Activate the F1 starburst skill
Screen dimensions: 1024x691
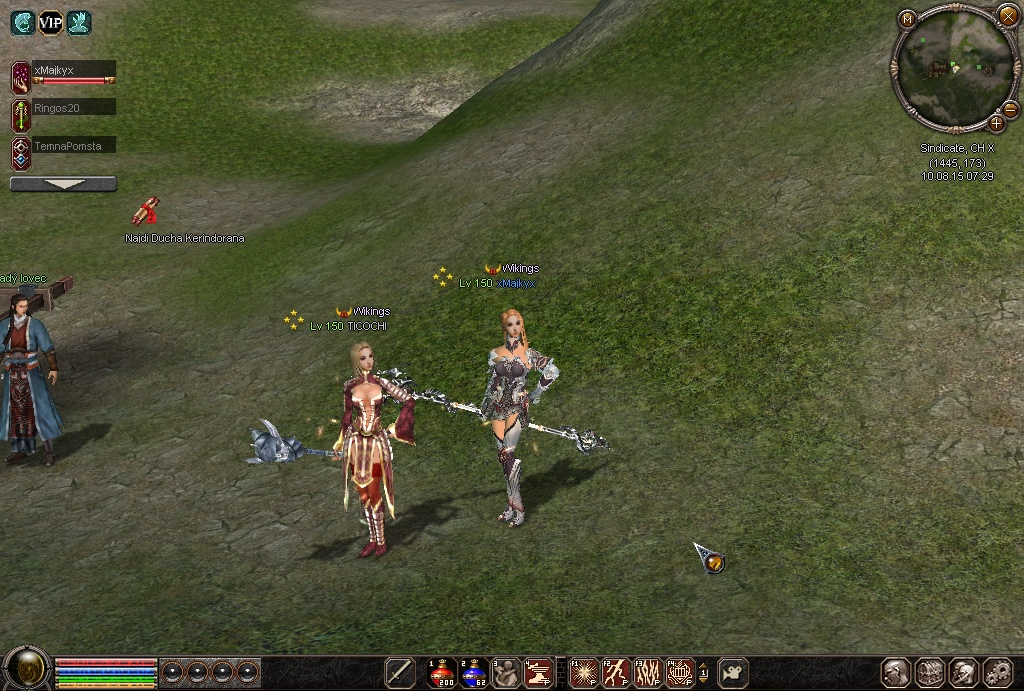584,672
